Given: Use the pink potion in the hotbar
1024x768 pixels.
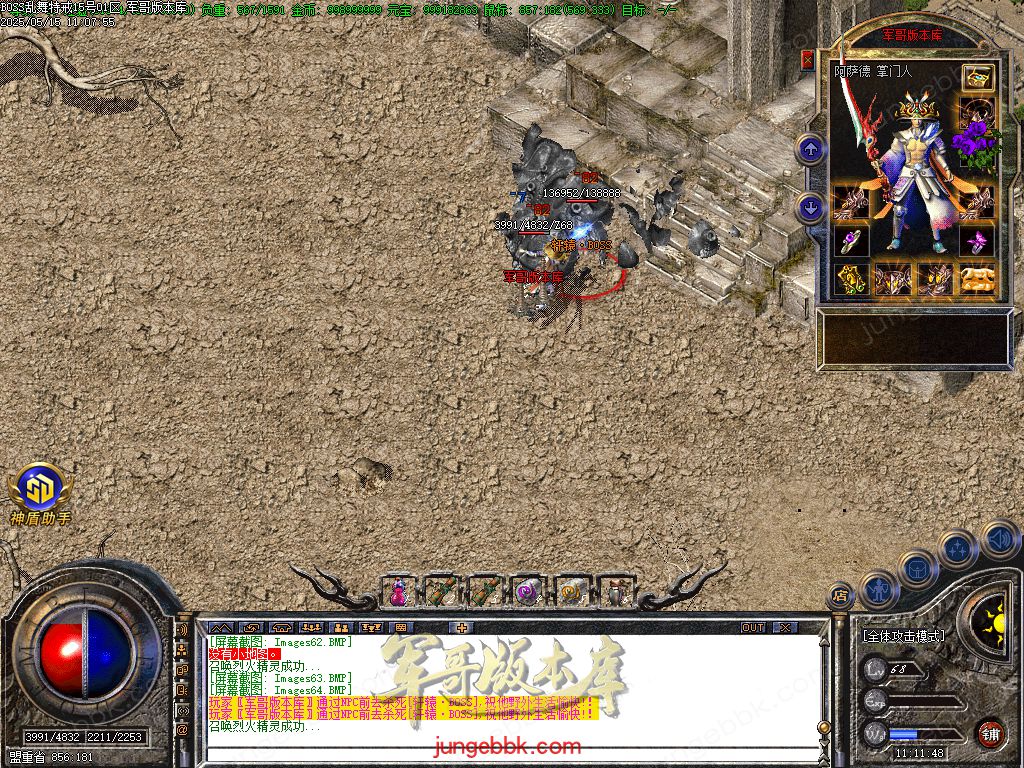Looking at the screenshot, I should (x=398, y=592).
